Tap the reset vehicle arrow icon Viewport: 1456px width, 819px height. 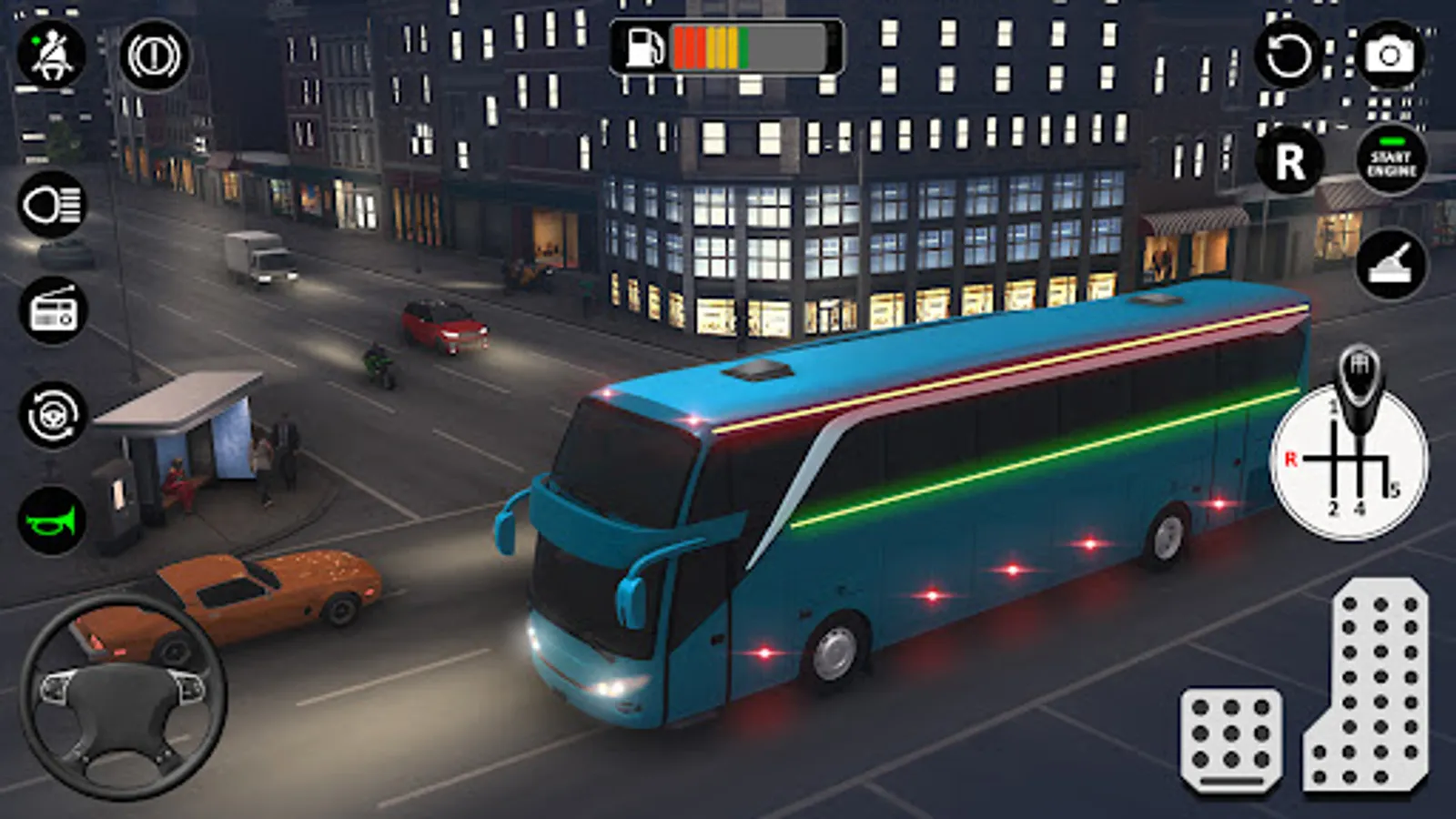1289,56
